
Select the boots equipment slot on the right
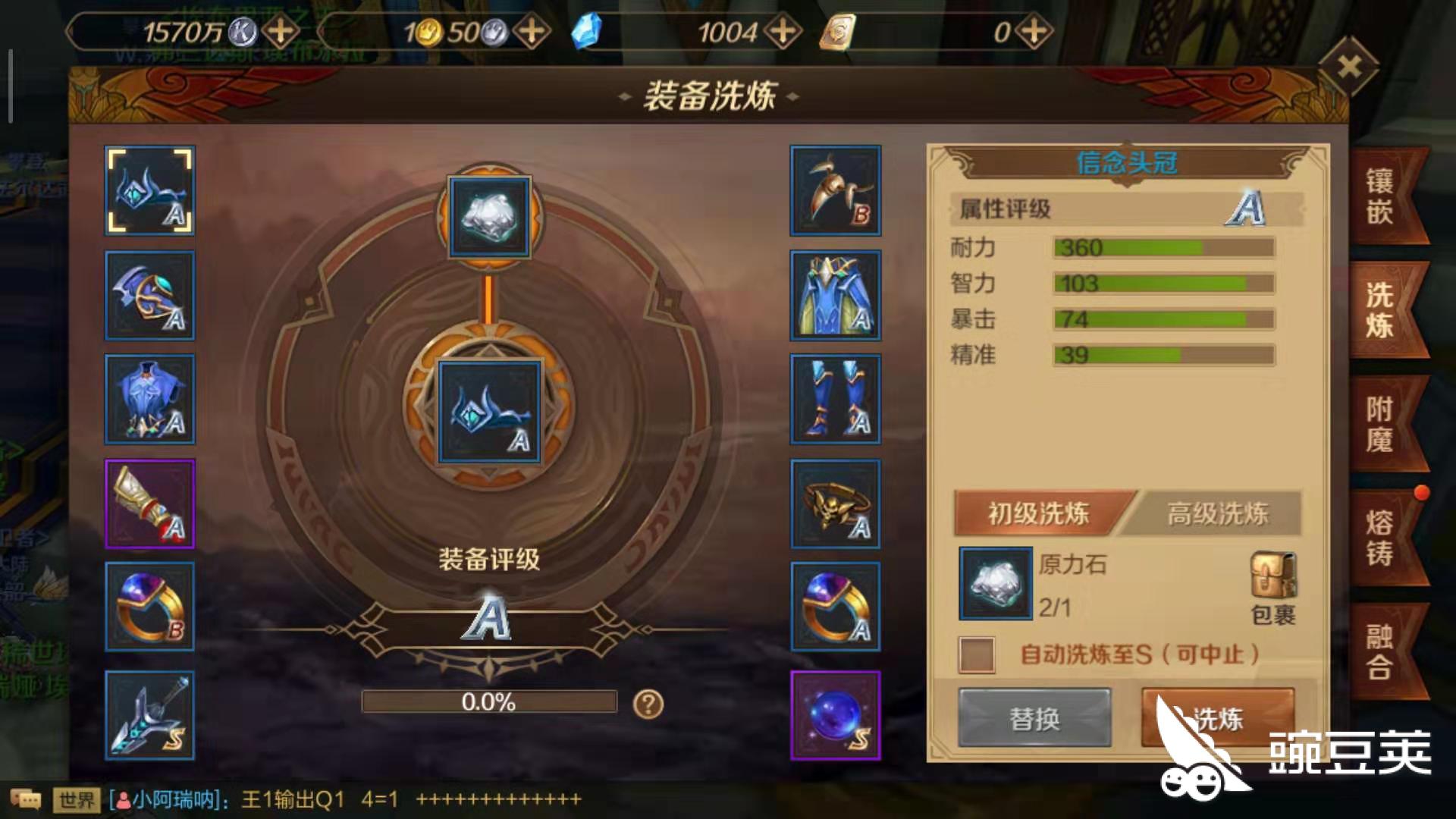point(835,400)
